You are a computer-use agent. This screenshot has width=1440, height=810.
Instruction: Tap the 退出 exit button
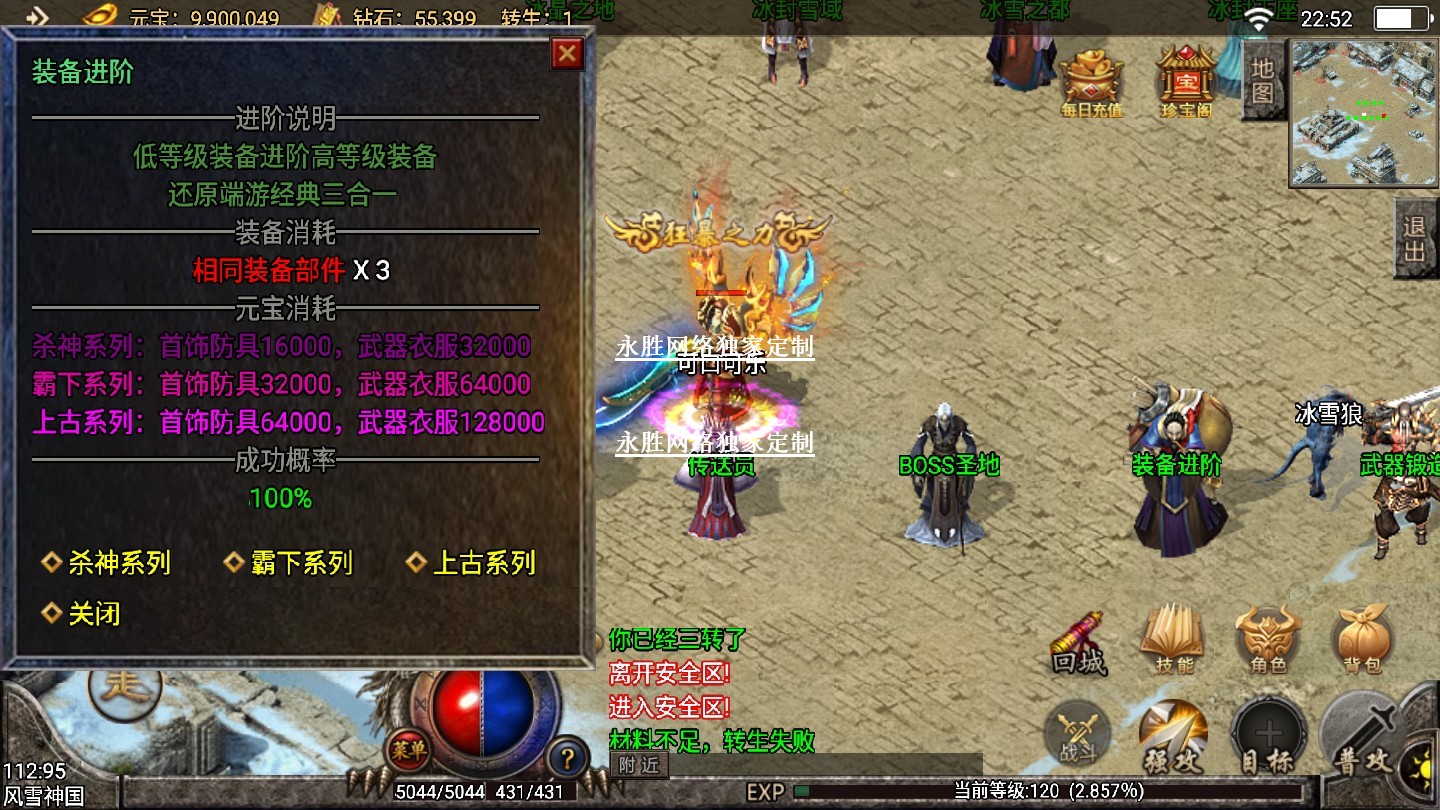(x=1414, y=239)
